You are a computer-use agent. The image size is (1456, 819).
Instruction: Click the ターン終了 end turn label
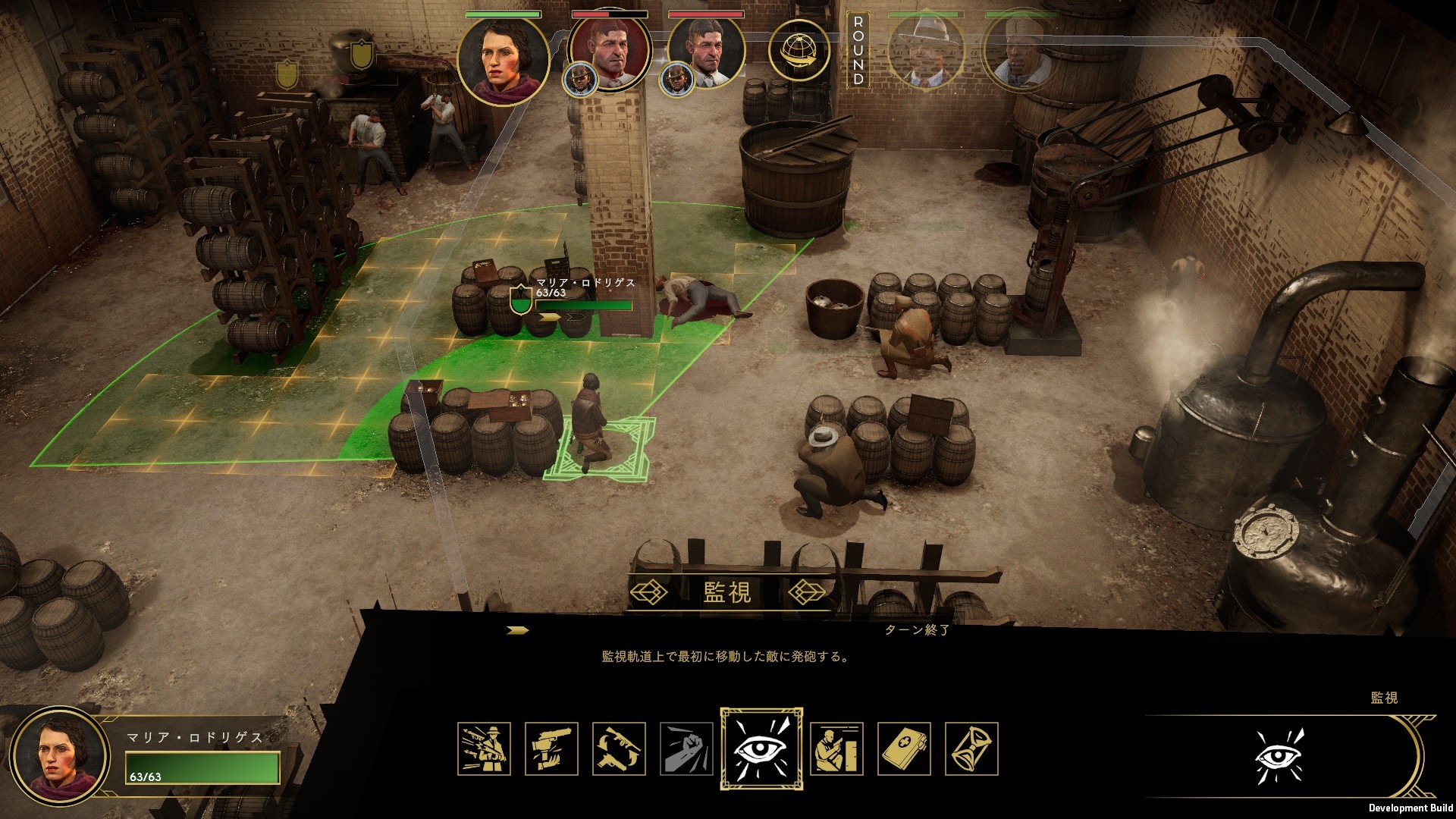click(917, 630)
